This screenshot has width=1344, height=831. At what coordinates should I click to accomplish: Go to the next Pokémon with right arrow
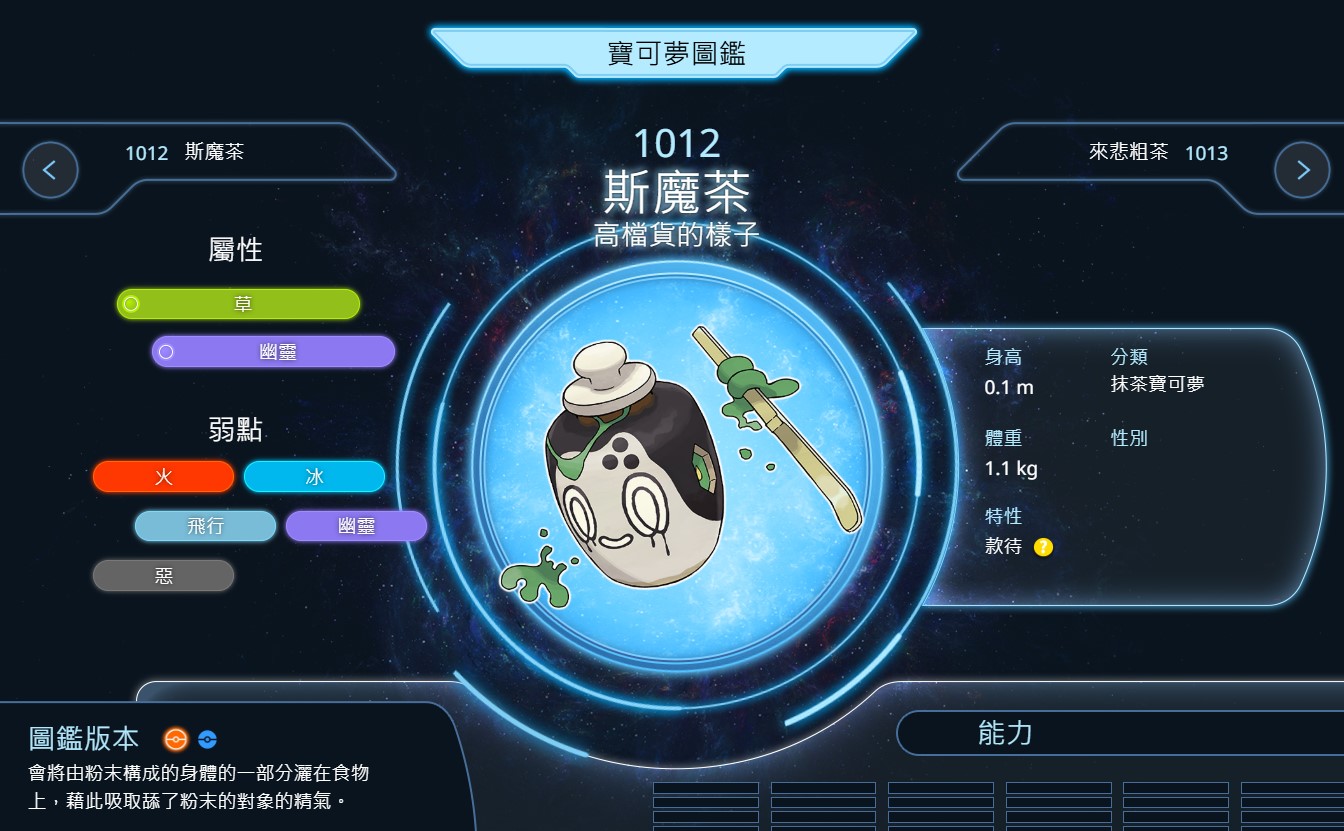click(1302, 170)
